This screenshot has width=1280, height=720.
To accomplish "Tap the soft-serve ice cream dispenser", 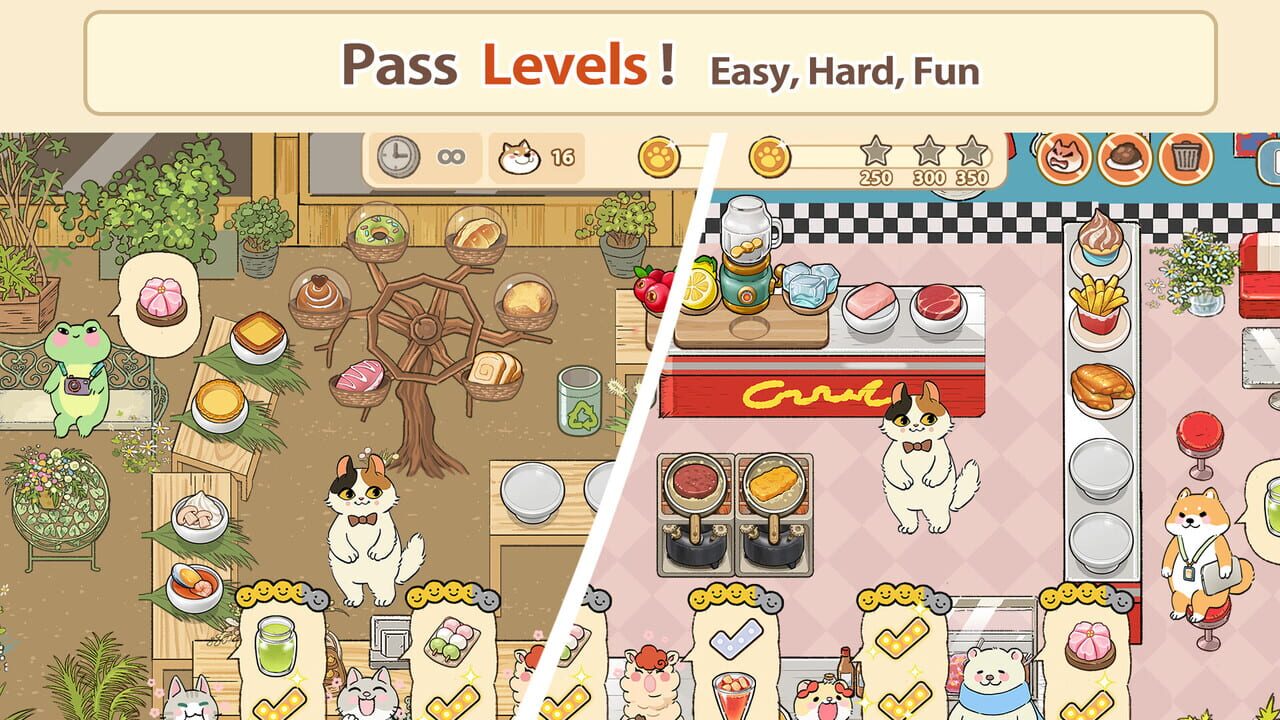I will 1100,240.
